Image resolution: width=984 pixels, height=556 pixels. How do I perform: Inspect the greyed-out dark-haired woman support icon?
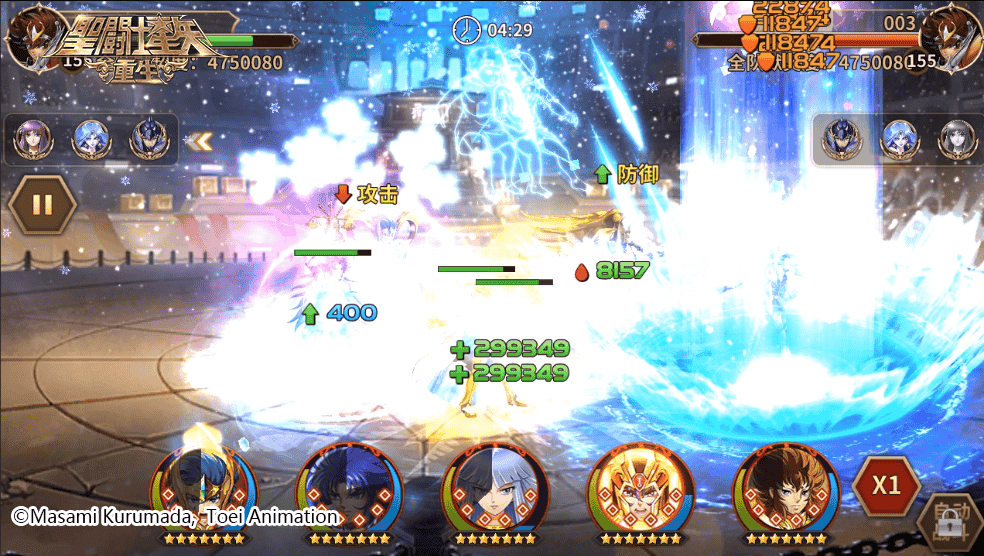coord(955,141)
